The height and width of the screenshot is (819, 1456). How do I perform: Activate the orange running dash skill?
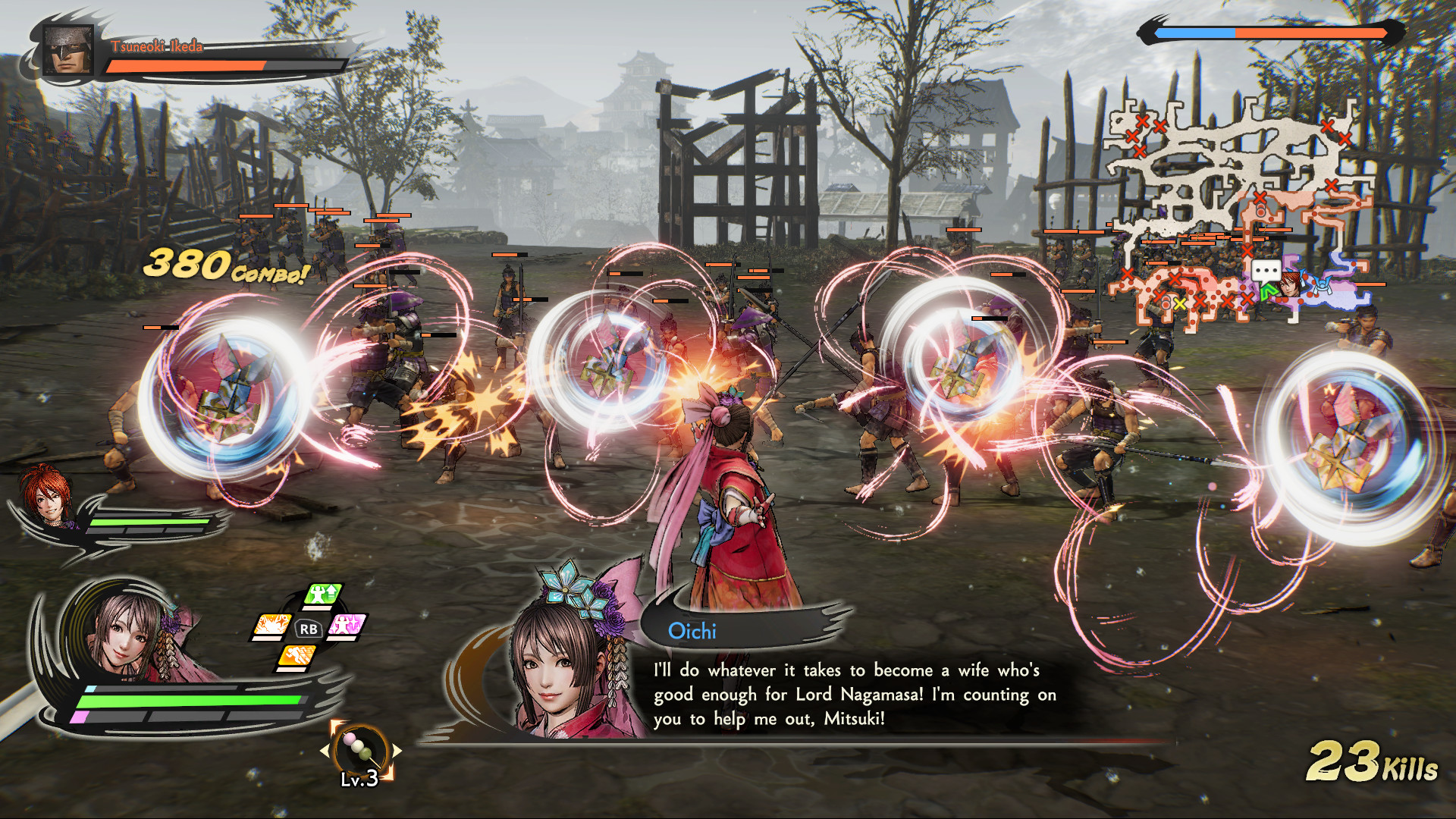click(297, 657)
